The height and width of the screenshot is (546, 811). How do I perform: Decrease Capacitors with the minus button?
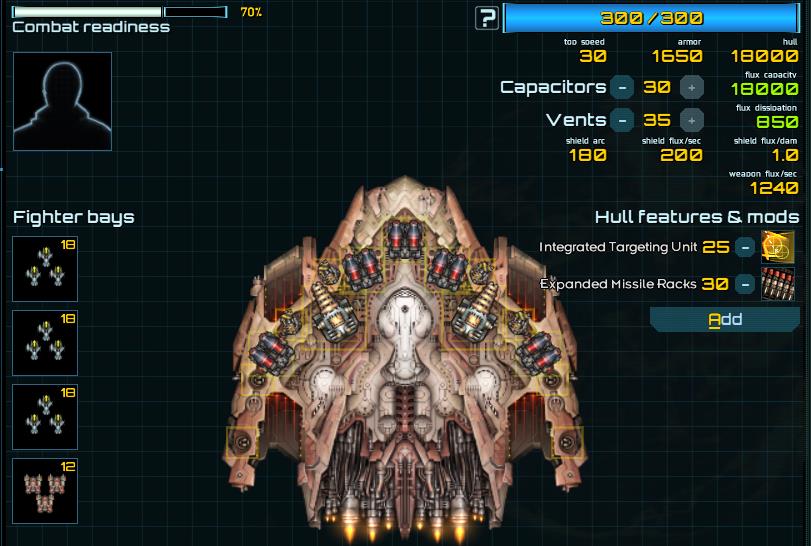(622, 87)
